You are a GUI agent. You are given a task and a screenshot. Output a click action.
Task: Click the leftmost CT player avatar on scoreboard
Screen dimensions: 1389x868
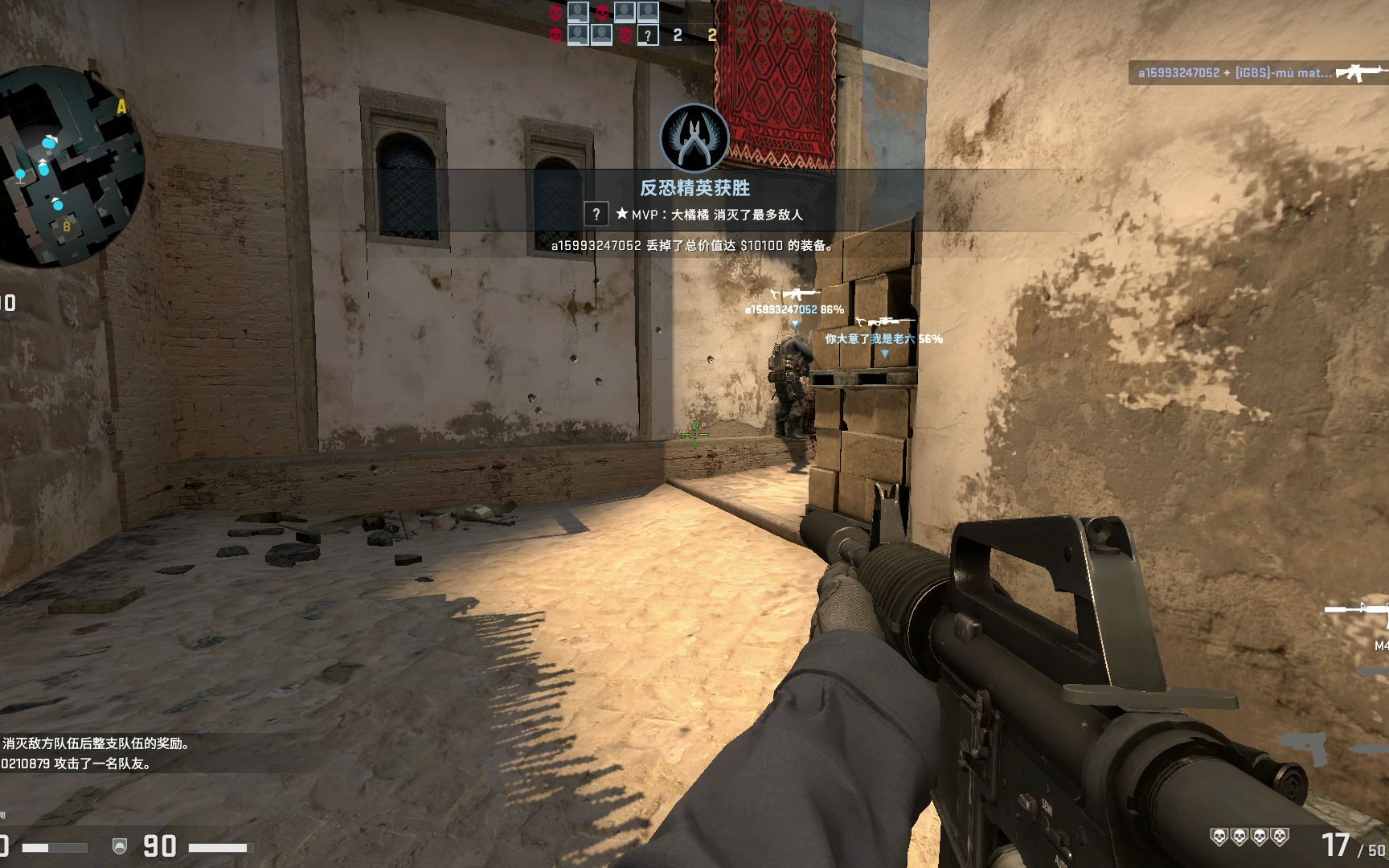[x=578, y=12]
